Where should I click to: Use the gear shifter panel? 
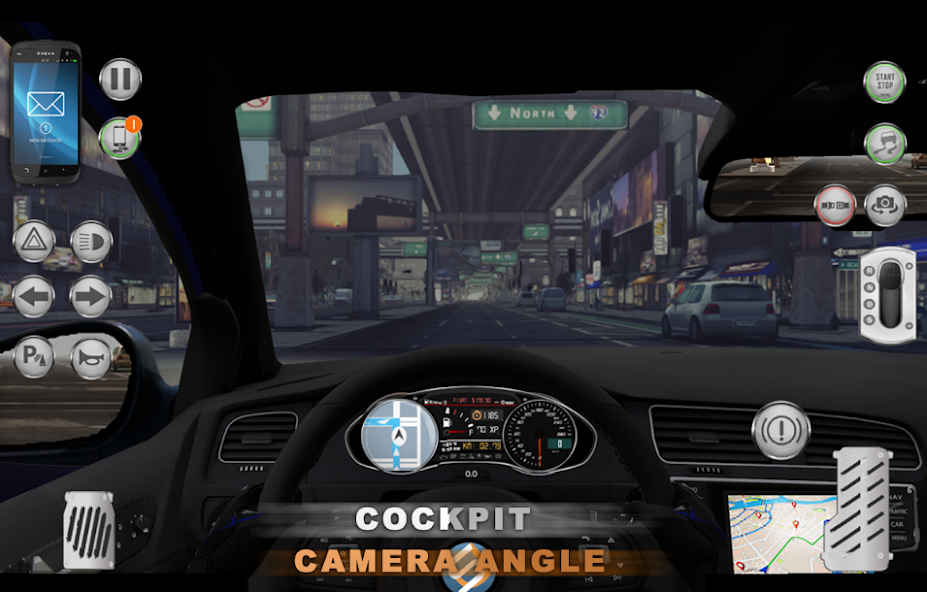[x=887, y=294]
